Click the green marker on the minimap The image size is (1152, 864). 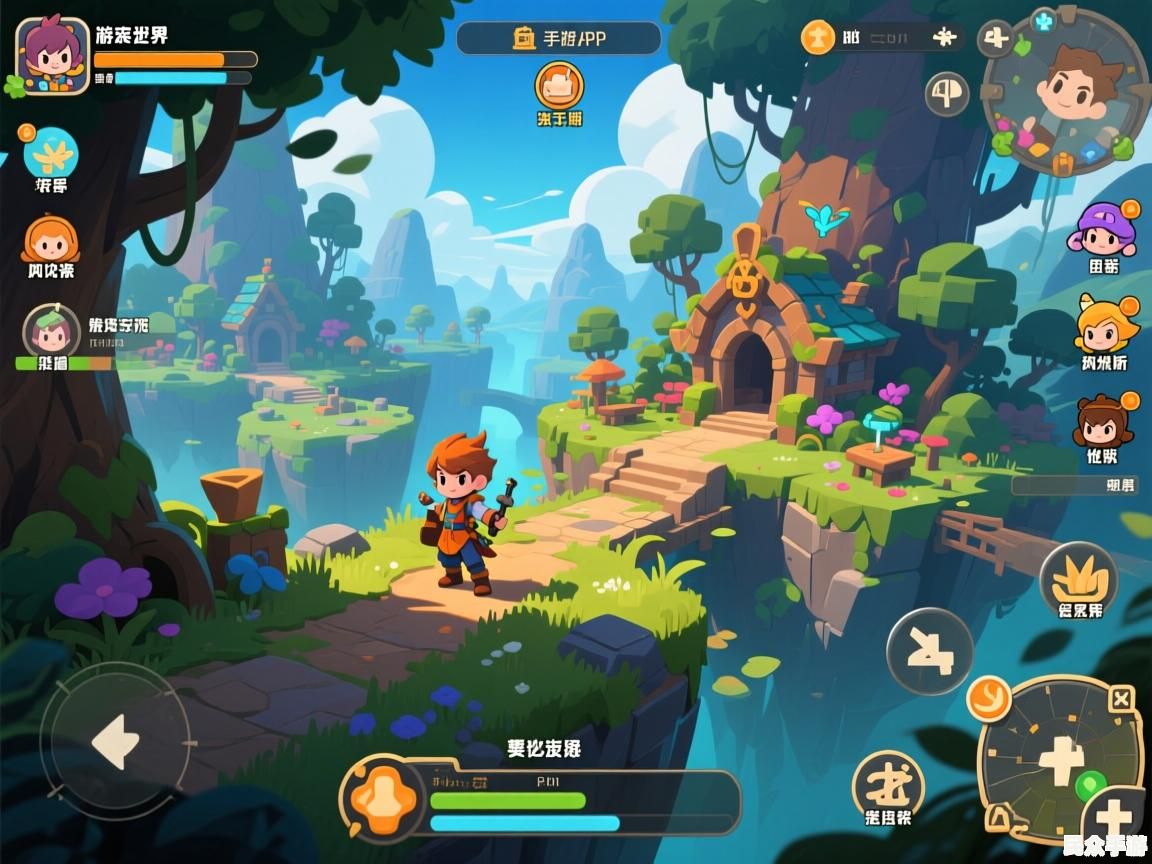click(1089, 783)
